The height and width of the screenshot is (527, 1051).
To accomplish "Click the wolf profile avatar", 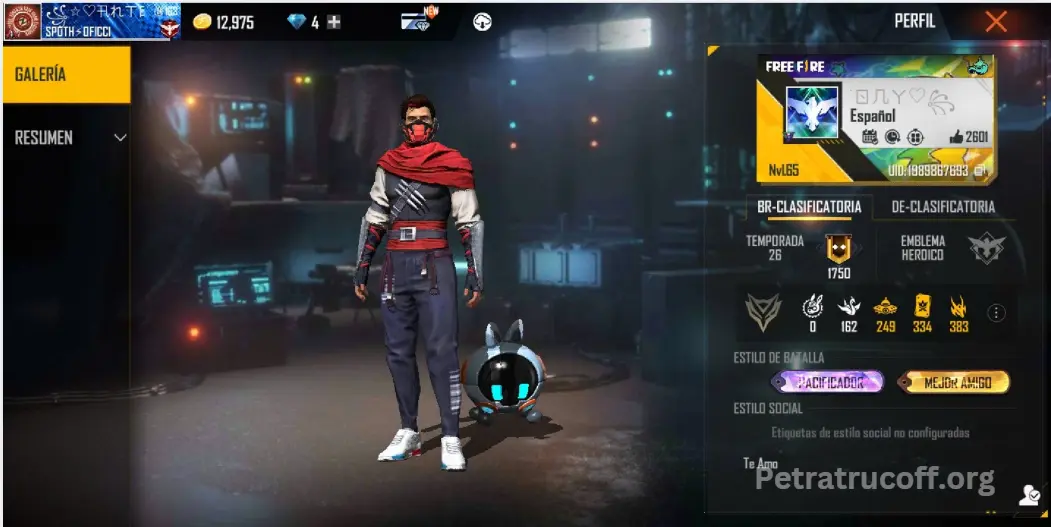I will pyautogui.click(x=810, y=114).
